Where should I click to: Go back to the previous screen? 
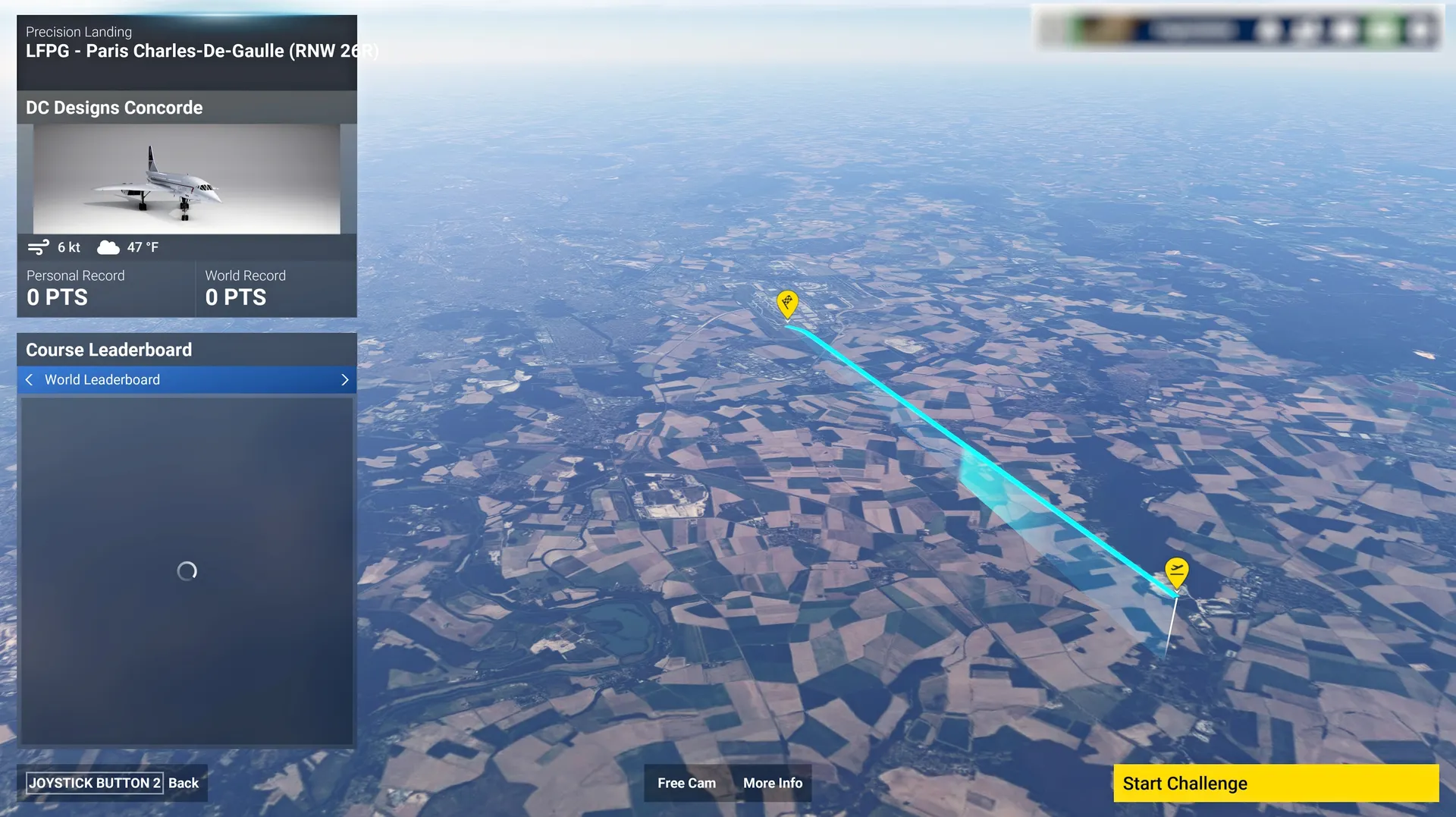tap(112, 783)
